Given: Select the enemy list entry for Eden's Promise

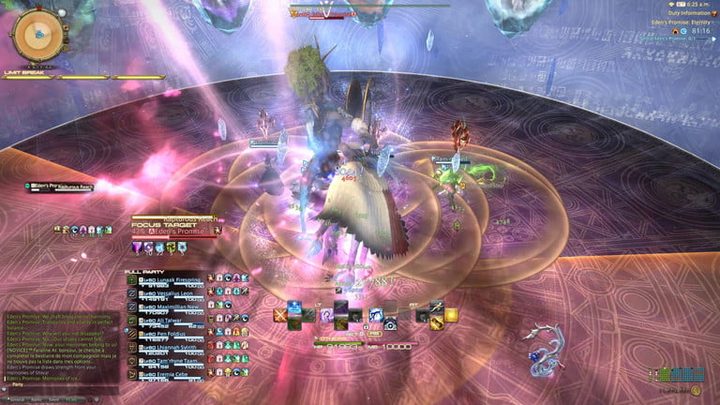Looking at the screenshot, I should pyautogui.click(x=62, y=186).
